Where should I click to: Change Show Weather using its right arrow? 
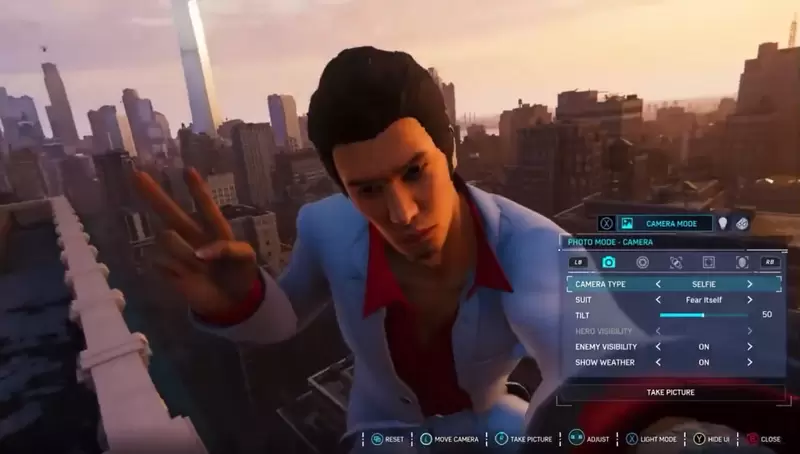point(749,362)
